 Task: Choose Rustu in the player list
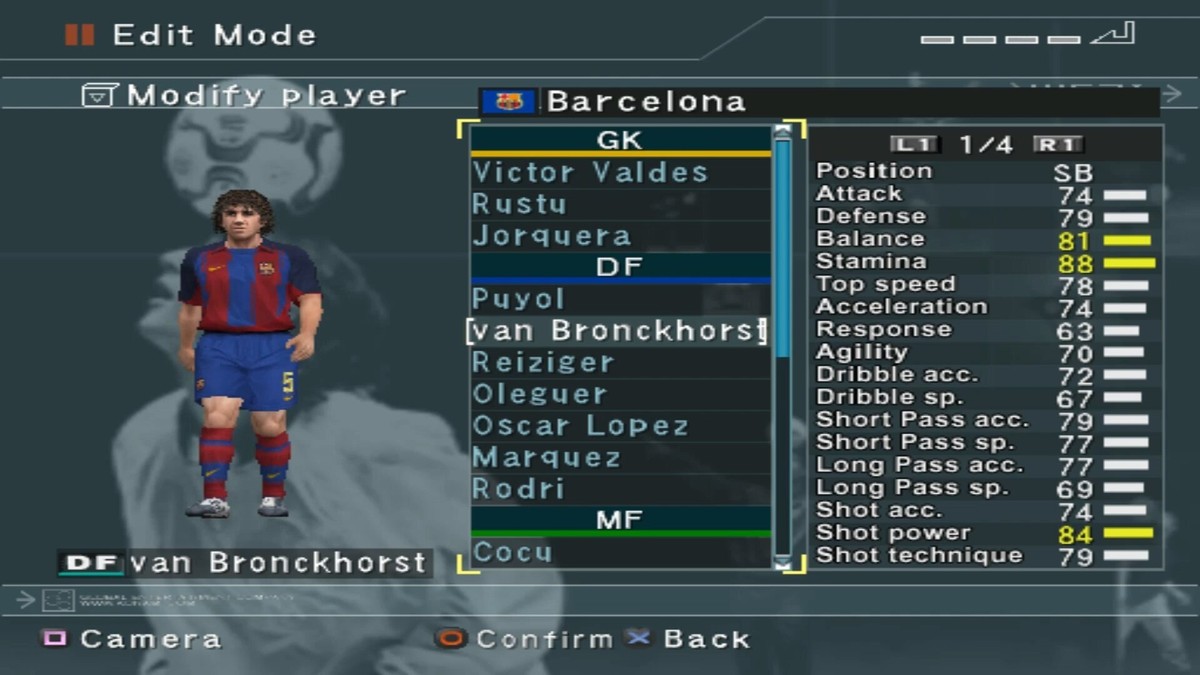click(520, 204)
